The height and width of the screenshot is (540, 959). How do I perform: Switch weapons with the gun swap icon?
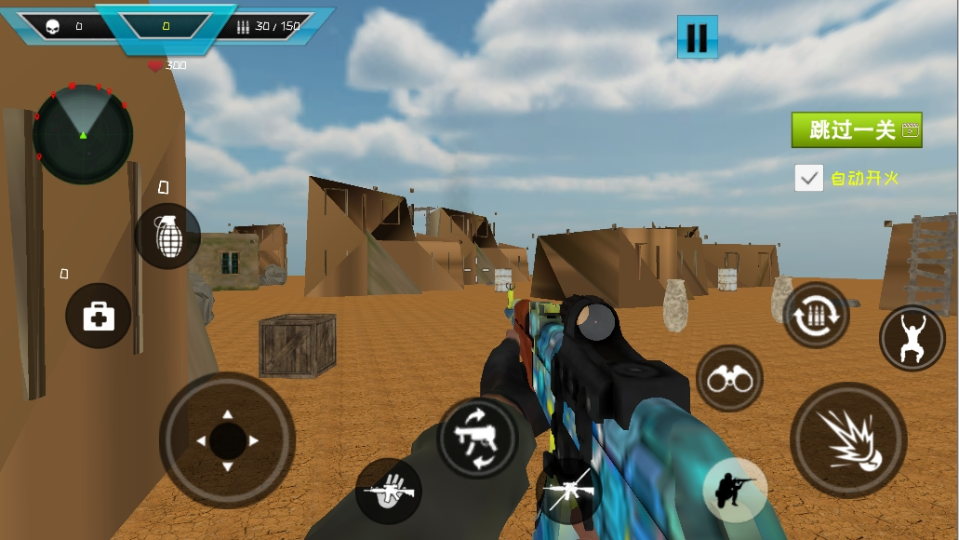point(477,437)
